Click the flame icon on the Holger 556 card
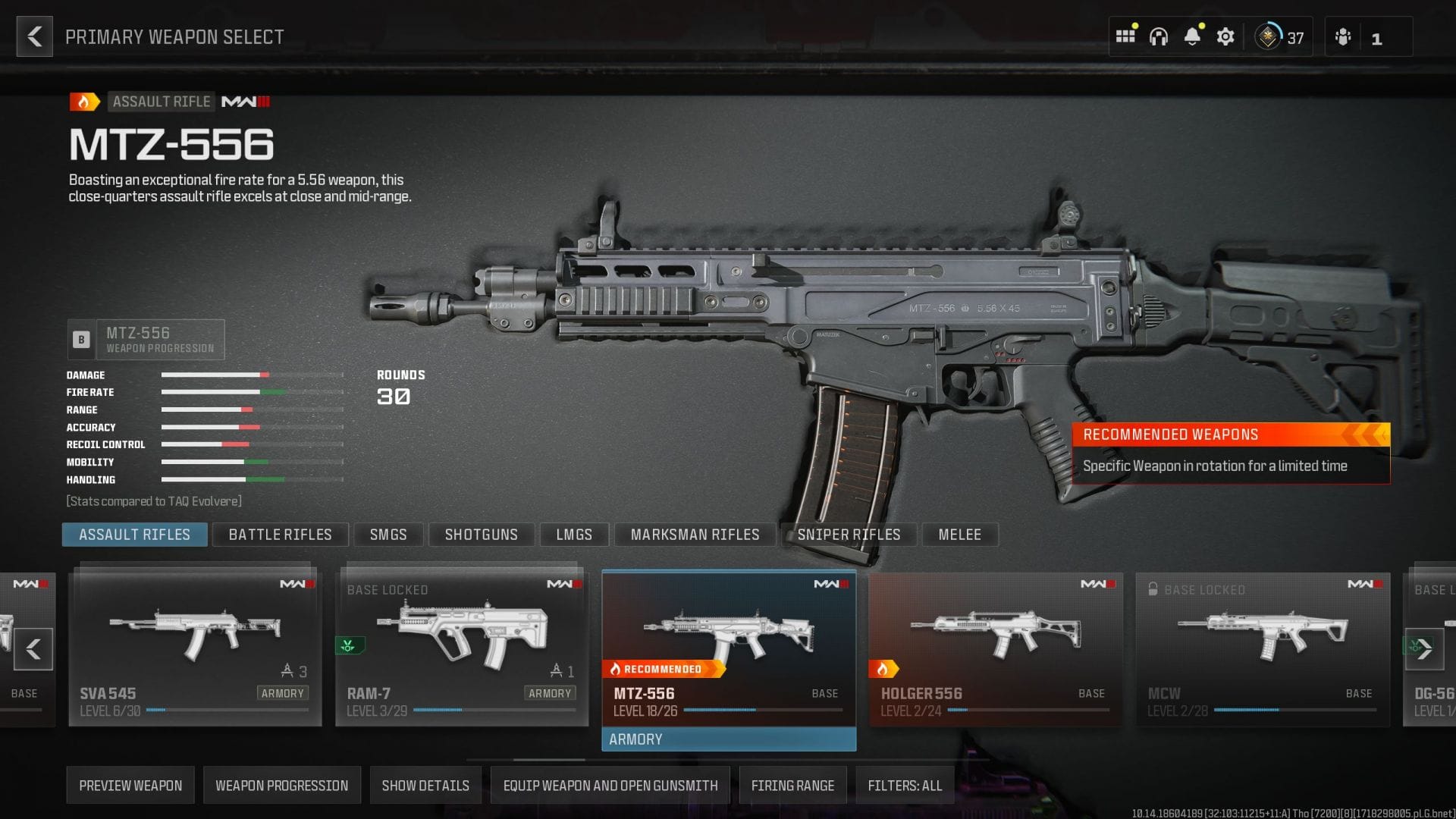 click(884, 668)
